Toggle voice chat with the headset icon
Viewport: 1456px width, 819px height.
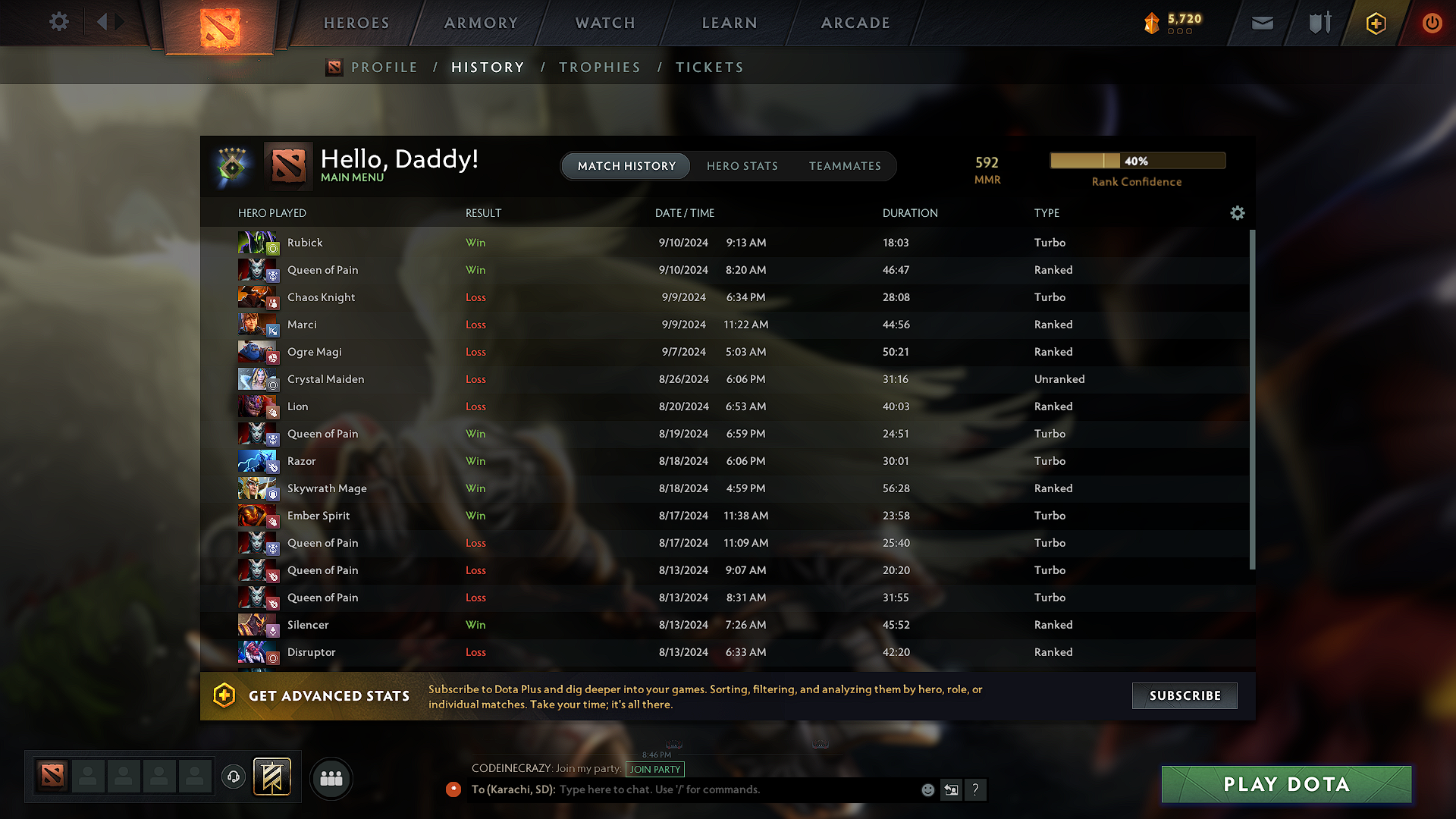[x=233, y=777]
